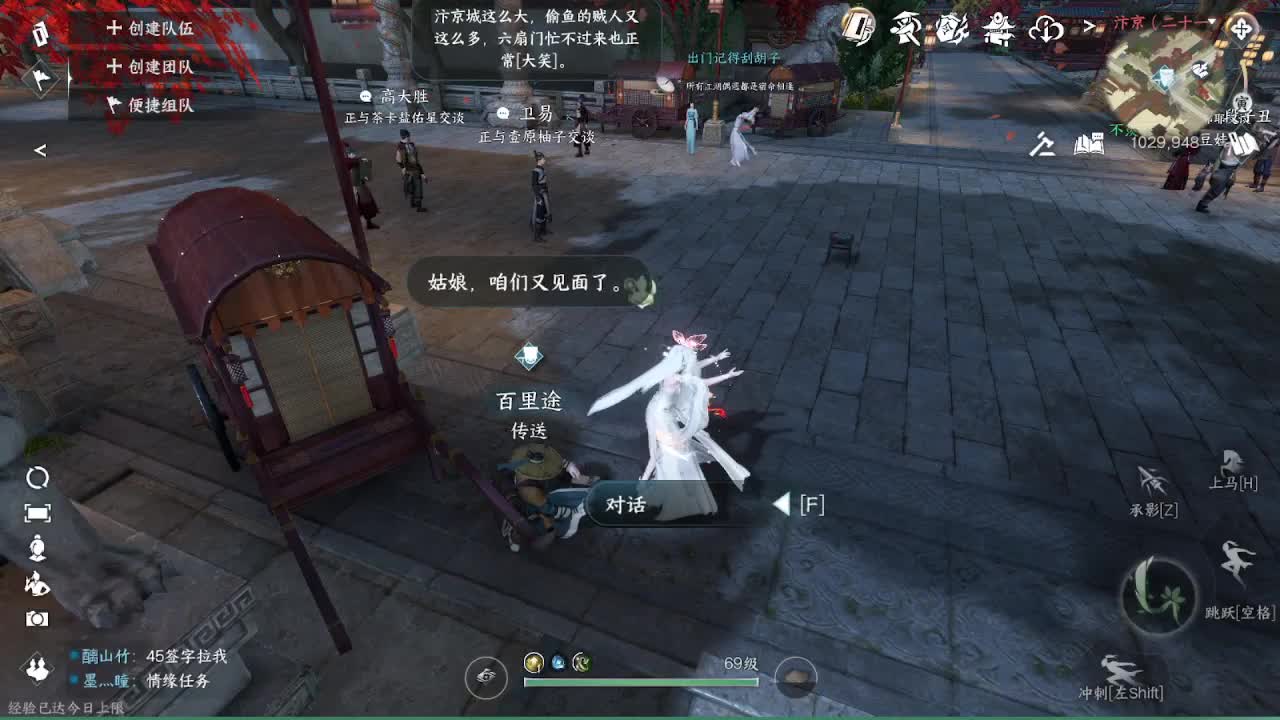Image resolution: width=1280 pixels, height=720 pixels.
Task: Open the minimap zoom-in plus icon
Action: click(1241, 29)
